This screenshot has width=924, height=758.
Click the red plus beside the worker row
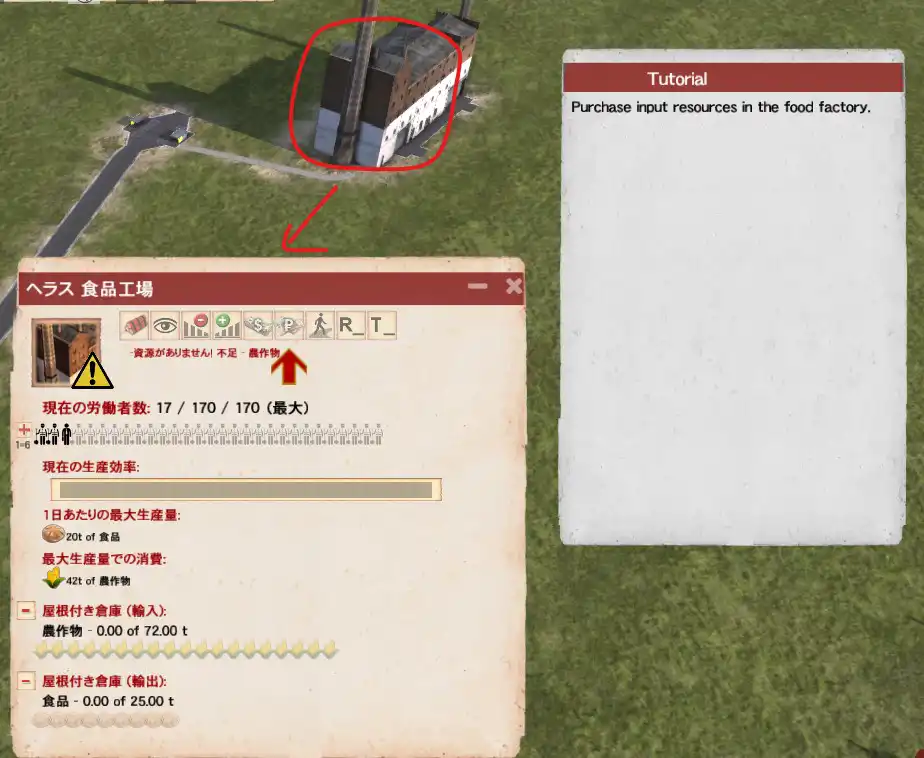[x=24, y=429]
